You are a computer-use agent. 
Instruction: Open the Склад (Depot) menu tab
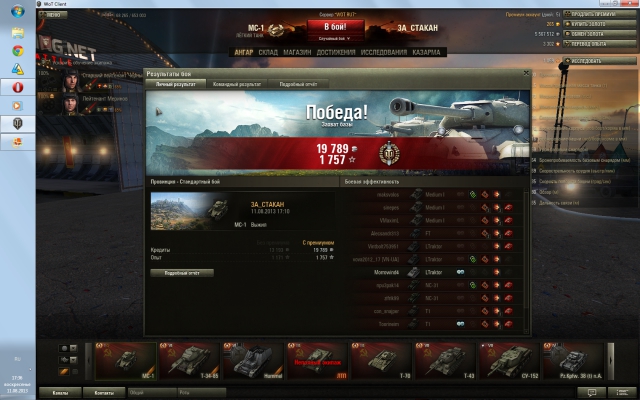pos(267,51)
